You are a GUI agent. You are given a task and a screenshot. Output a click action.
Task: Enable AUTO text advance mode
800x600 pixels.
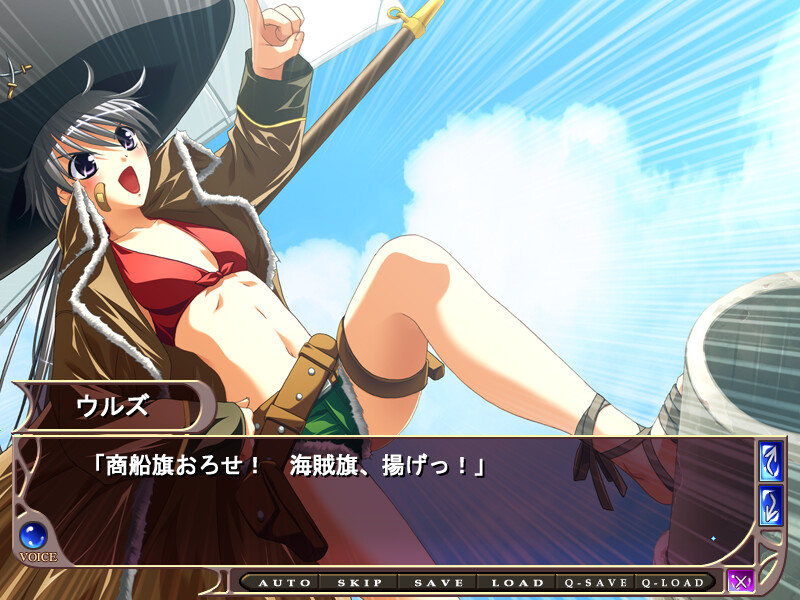tap(278, 582)
